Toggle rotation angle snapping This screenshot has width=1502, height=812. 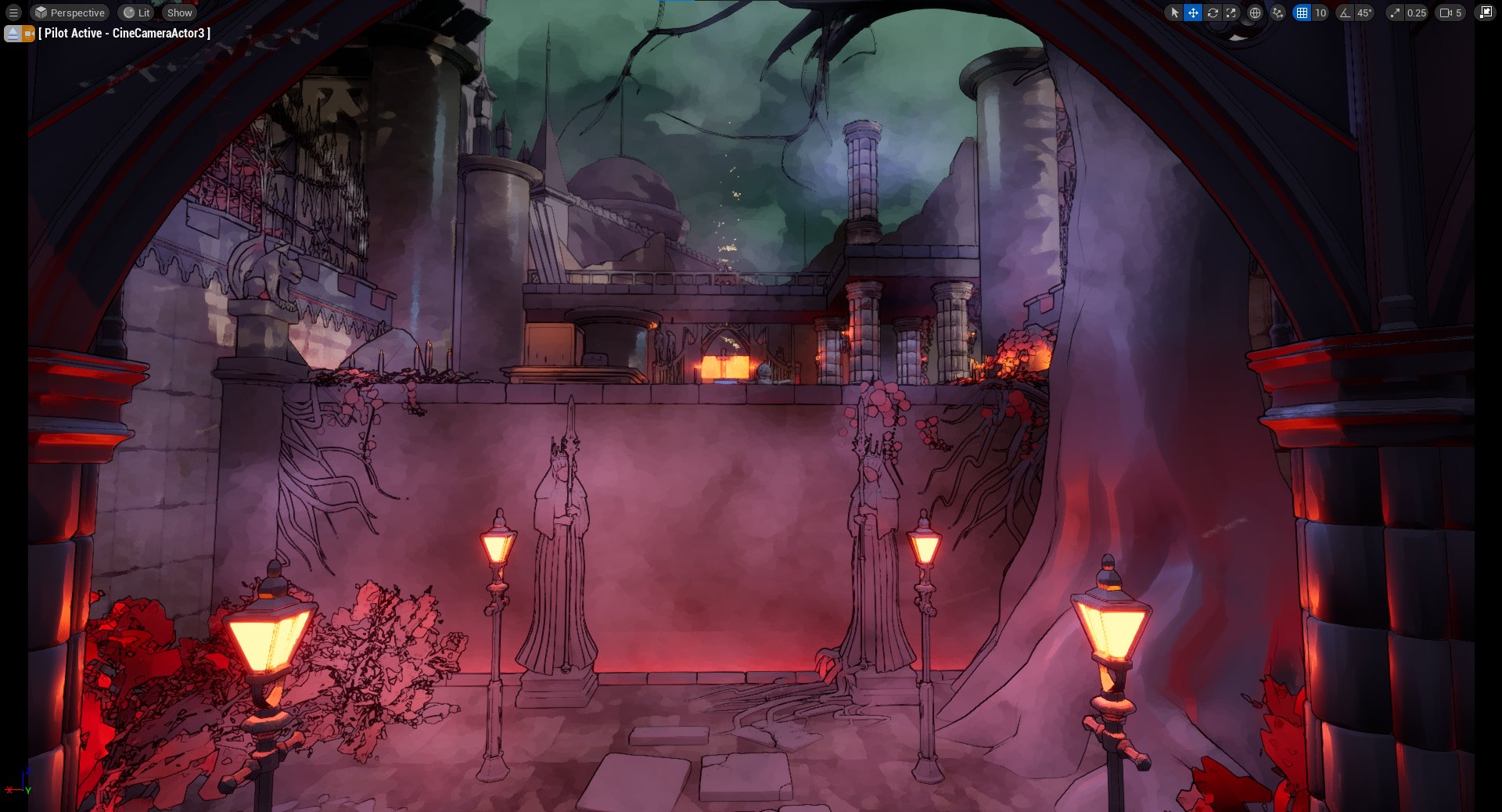(1345, 13)
